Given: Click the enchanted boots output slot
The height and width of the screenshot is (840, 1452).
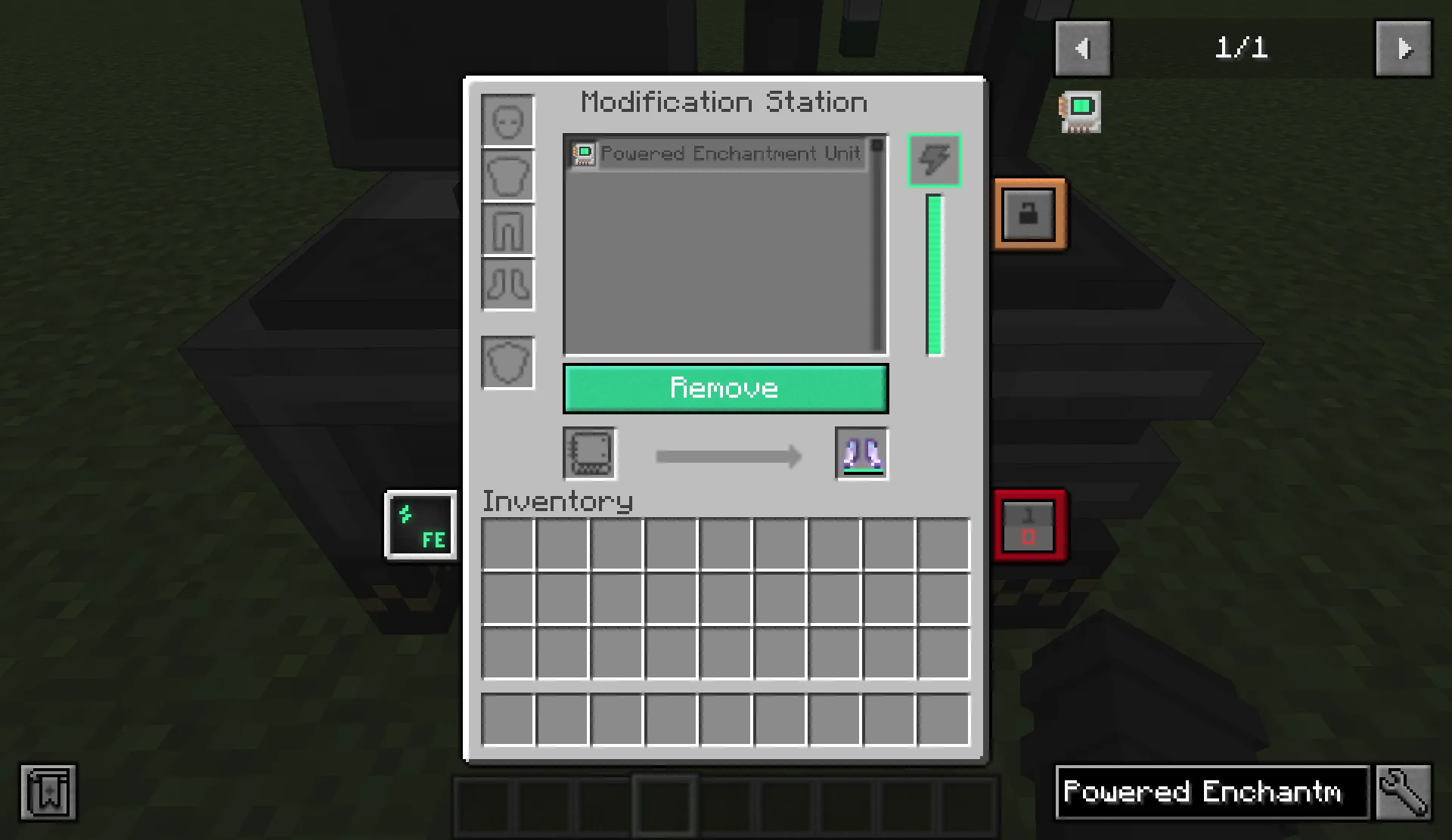Looking at the screenshot, I should (x=861, y=454).
